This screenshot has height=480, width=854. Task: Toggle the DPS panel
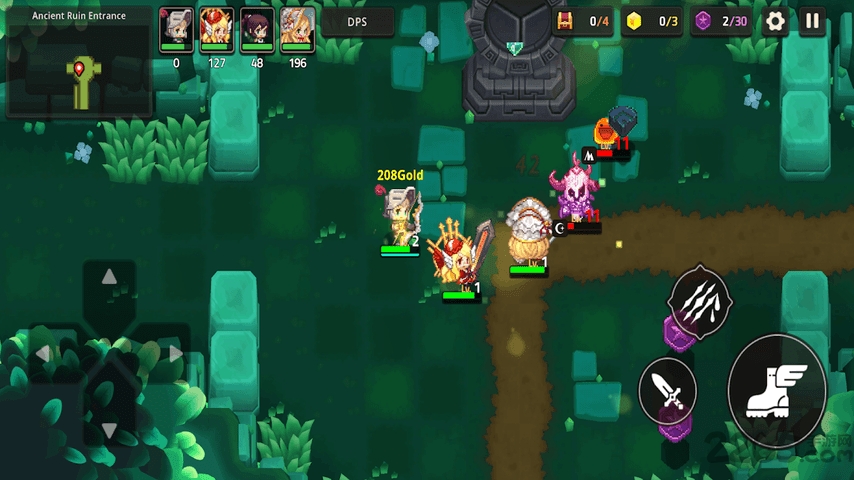tap(357, 22)
